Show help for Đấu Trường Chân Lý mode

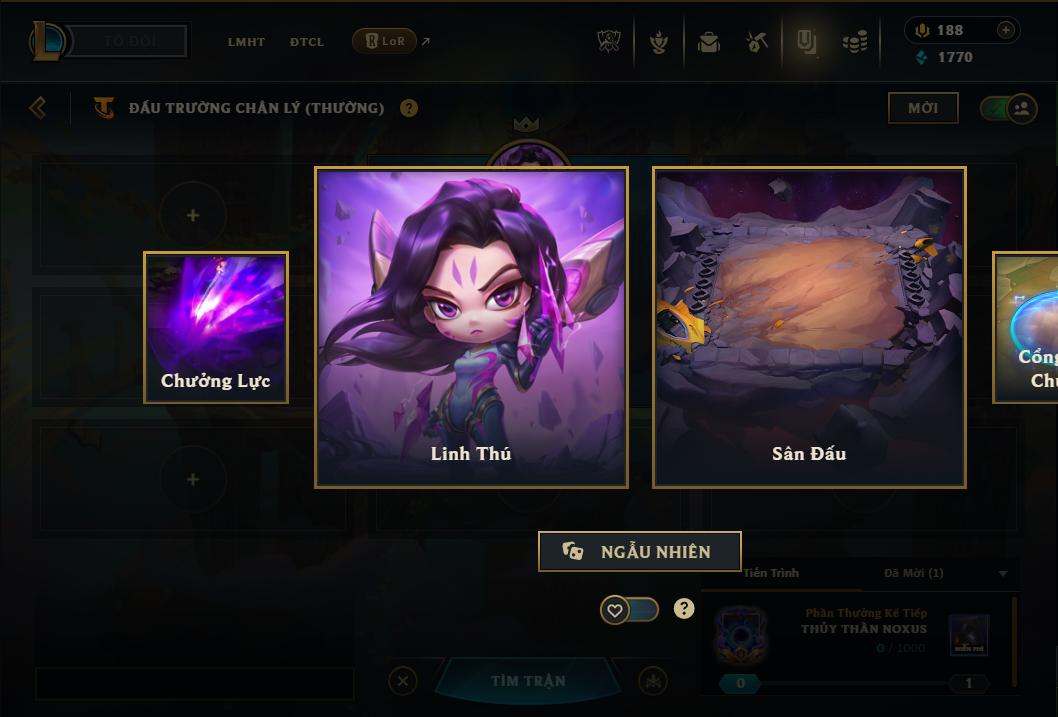(409, 108)
